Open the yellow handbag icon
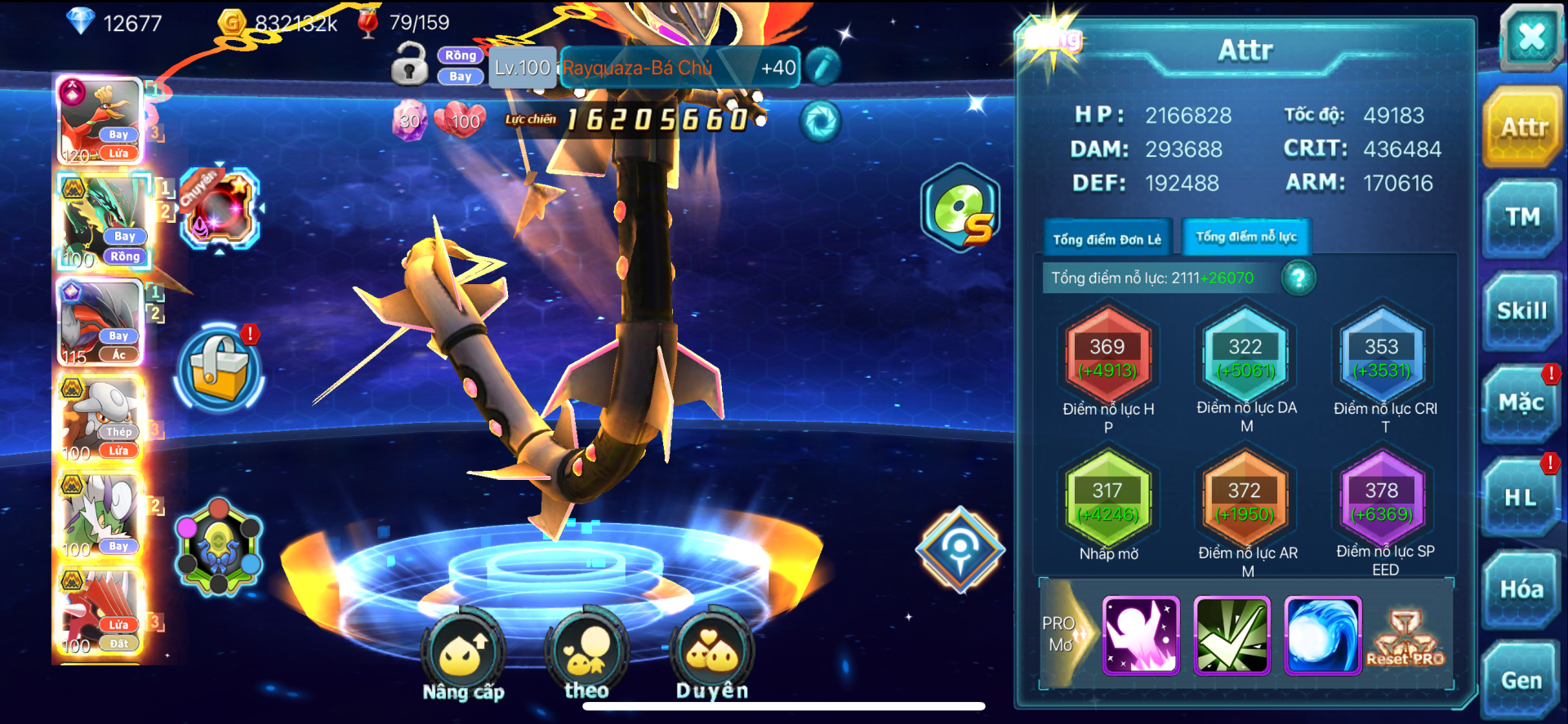1568x724 pixels. tap(219, 369)
